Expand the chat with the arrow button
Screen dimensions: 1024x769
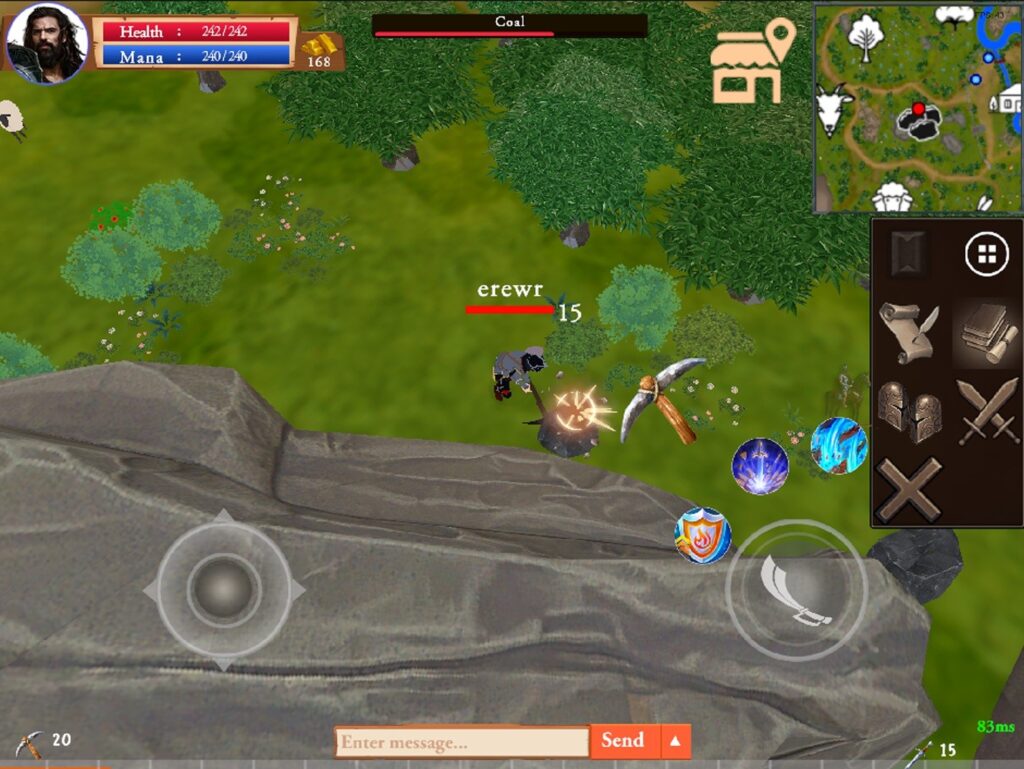676,741
